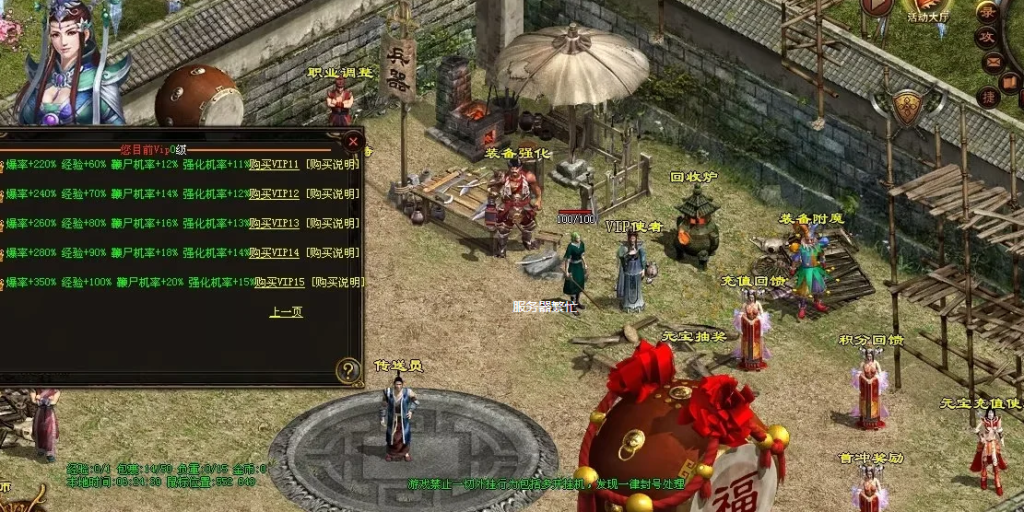Viewport: 1024px width, 512px height.
Task: Open the book icon button
Action: click(x=1010, y=82)
